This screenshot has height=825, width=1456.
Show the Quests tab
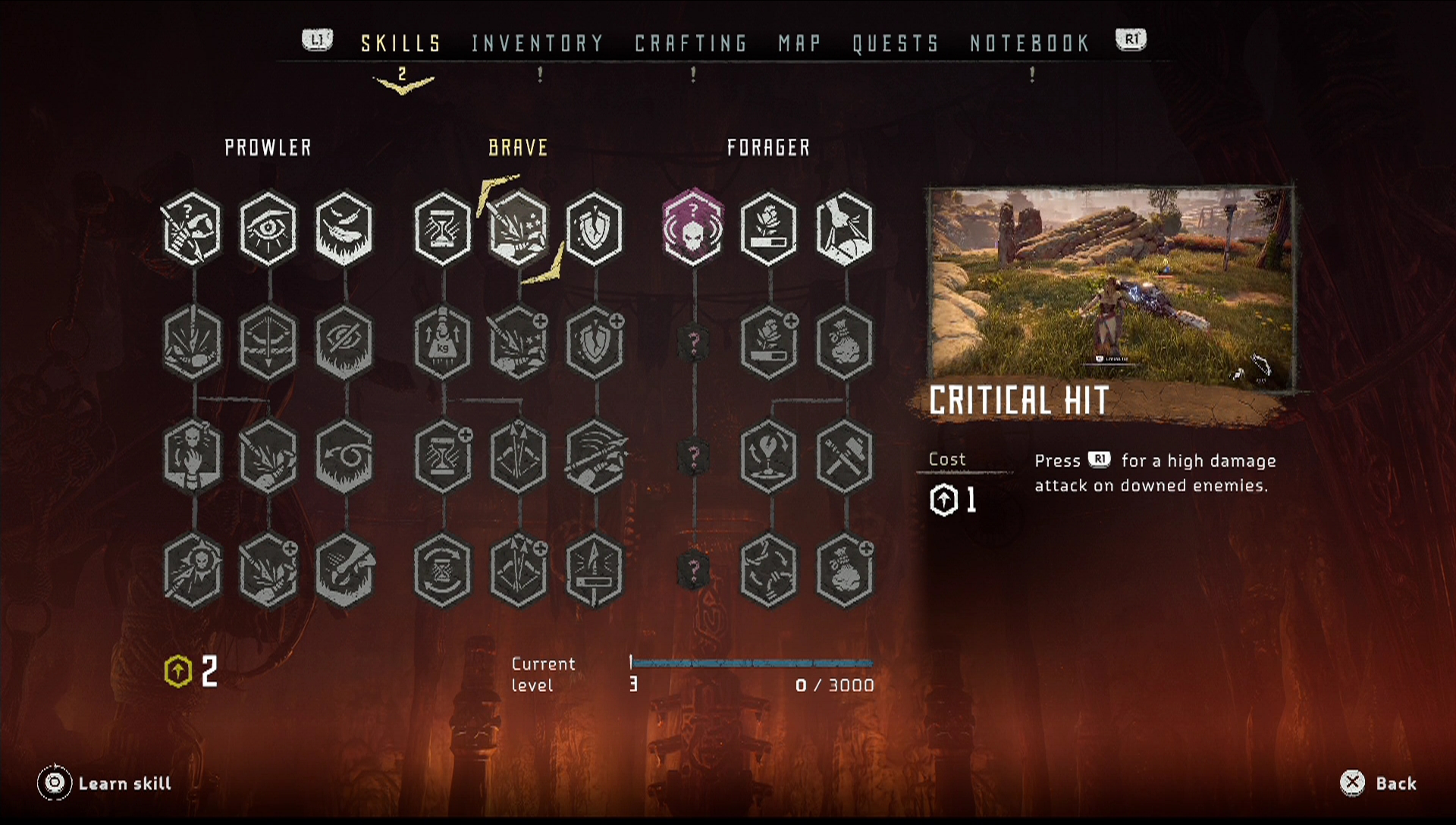point(896,43)
